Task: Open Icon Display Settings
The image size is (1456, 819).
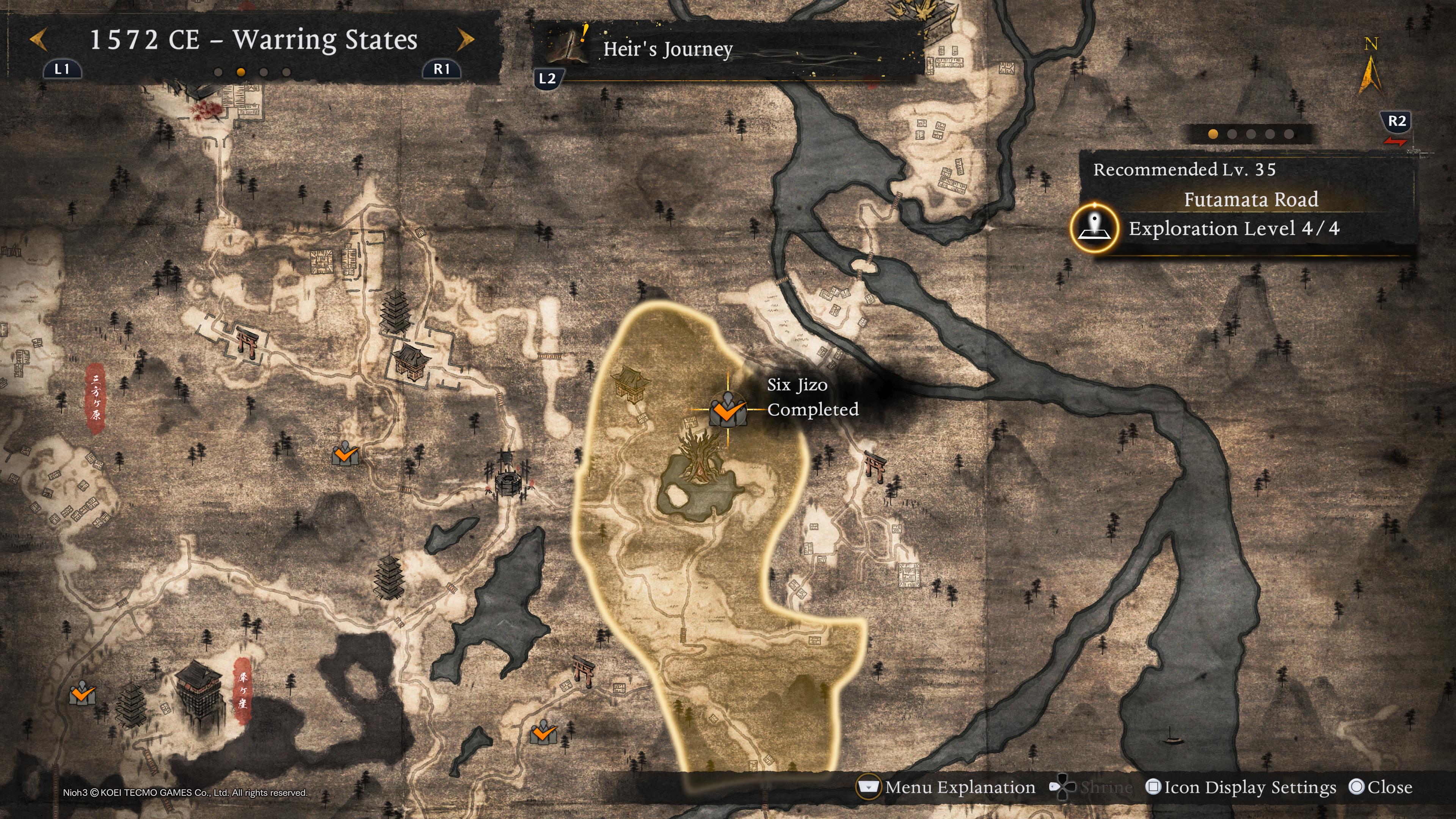Action: pyautogui.click(x=1241, y=788)
